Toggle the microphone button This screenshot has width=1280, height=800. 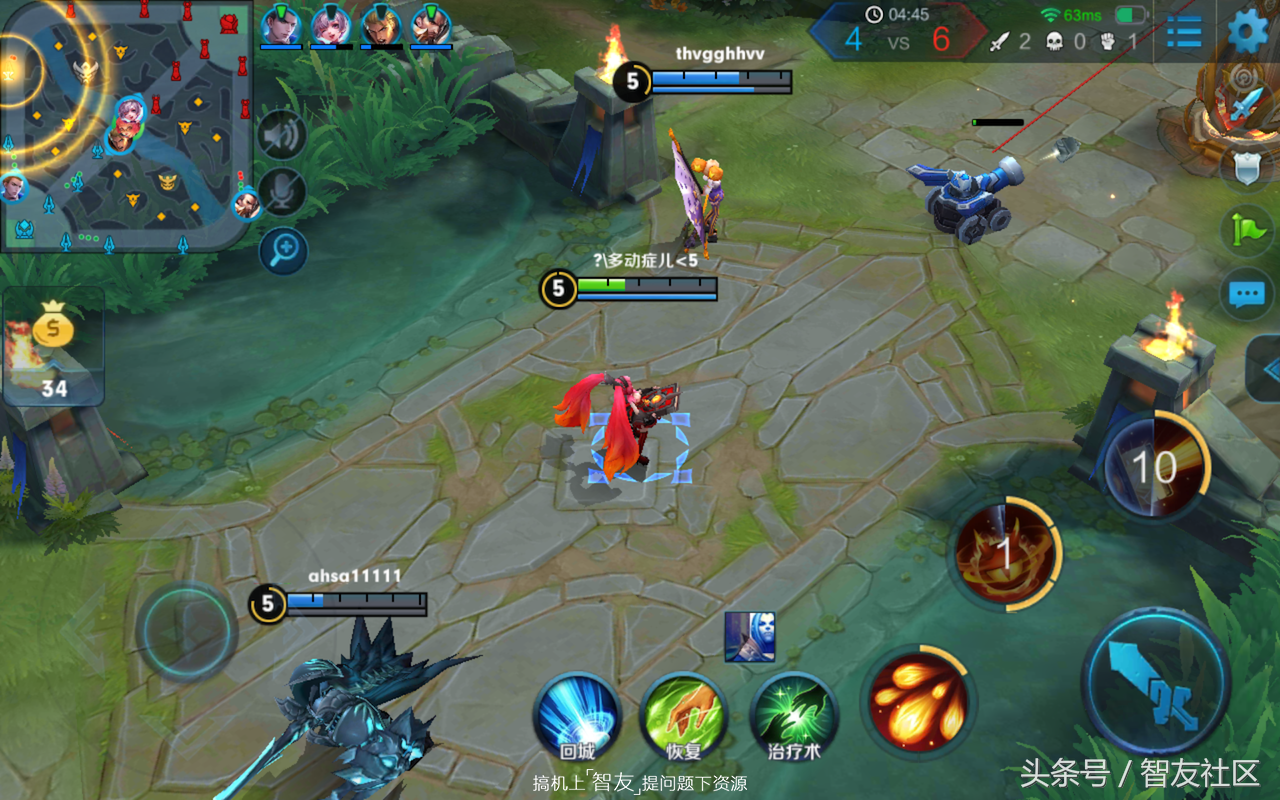[x=282, y=191]
